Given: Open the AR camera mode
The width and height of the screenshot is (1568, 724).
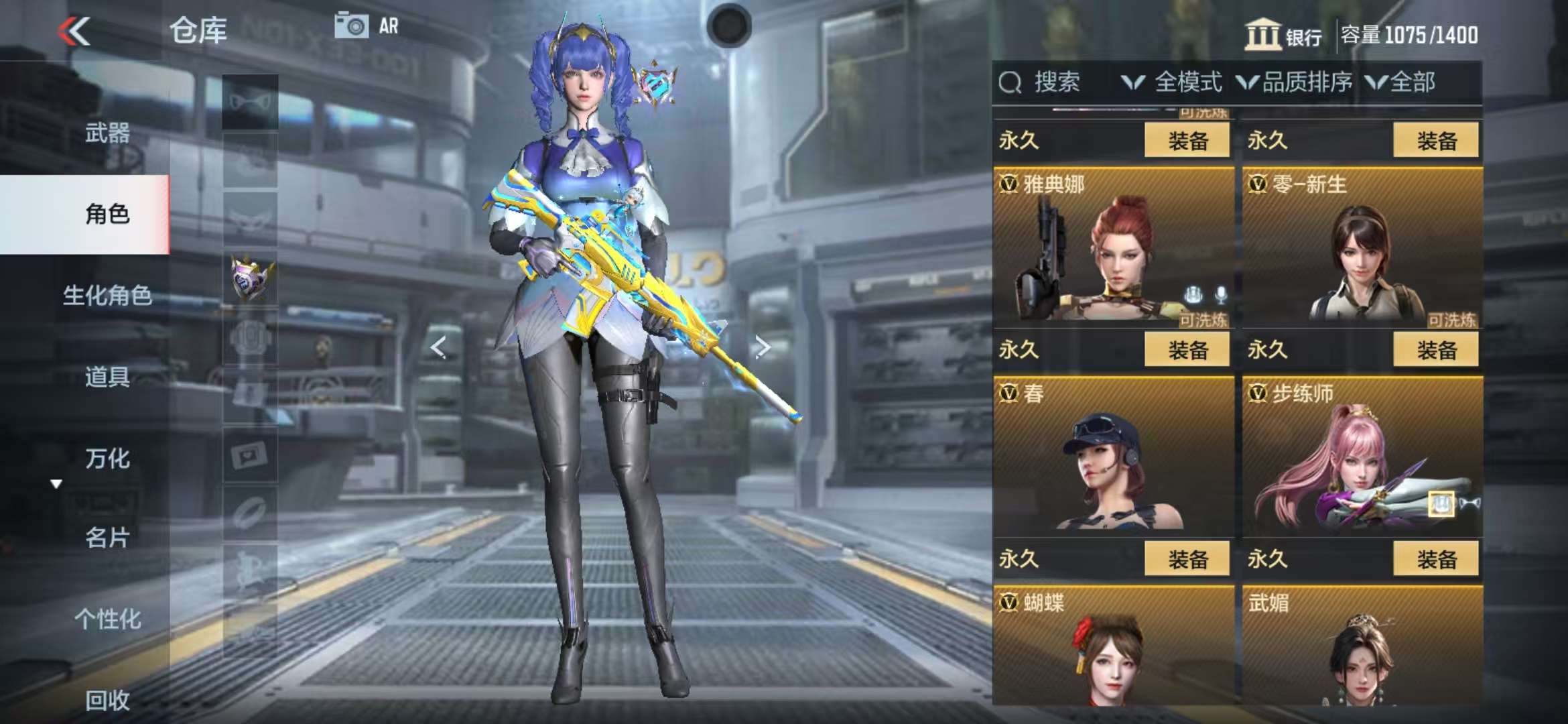Looking at the screenshot, I should pyautogui.click(x=367, y=25).
